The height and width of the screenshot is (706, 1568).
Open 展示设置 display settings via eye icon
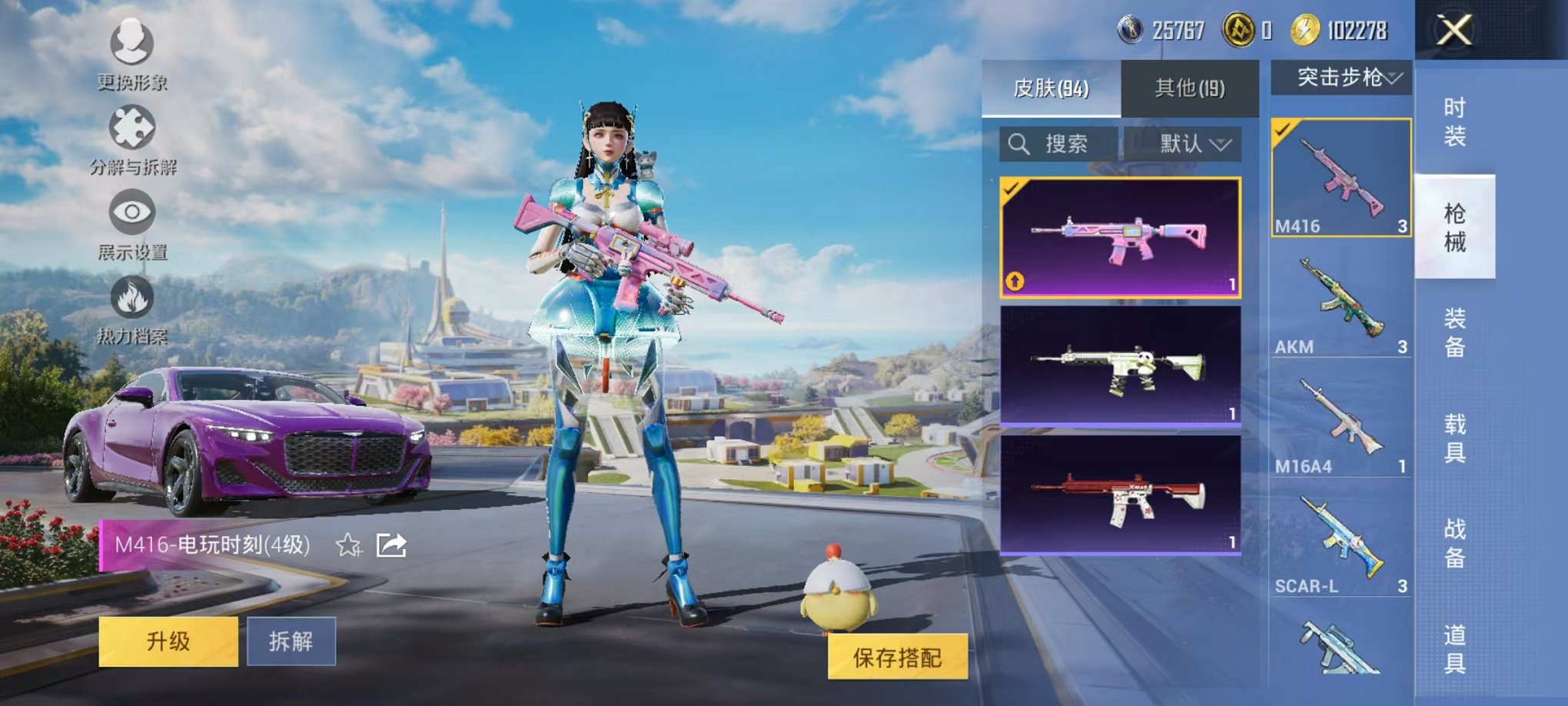(132, 214)
